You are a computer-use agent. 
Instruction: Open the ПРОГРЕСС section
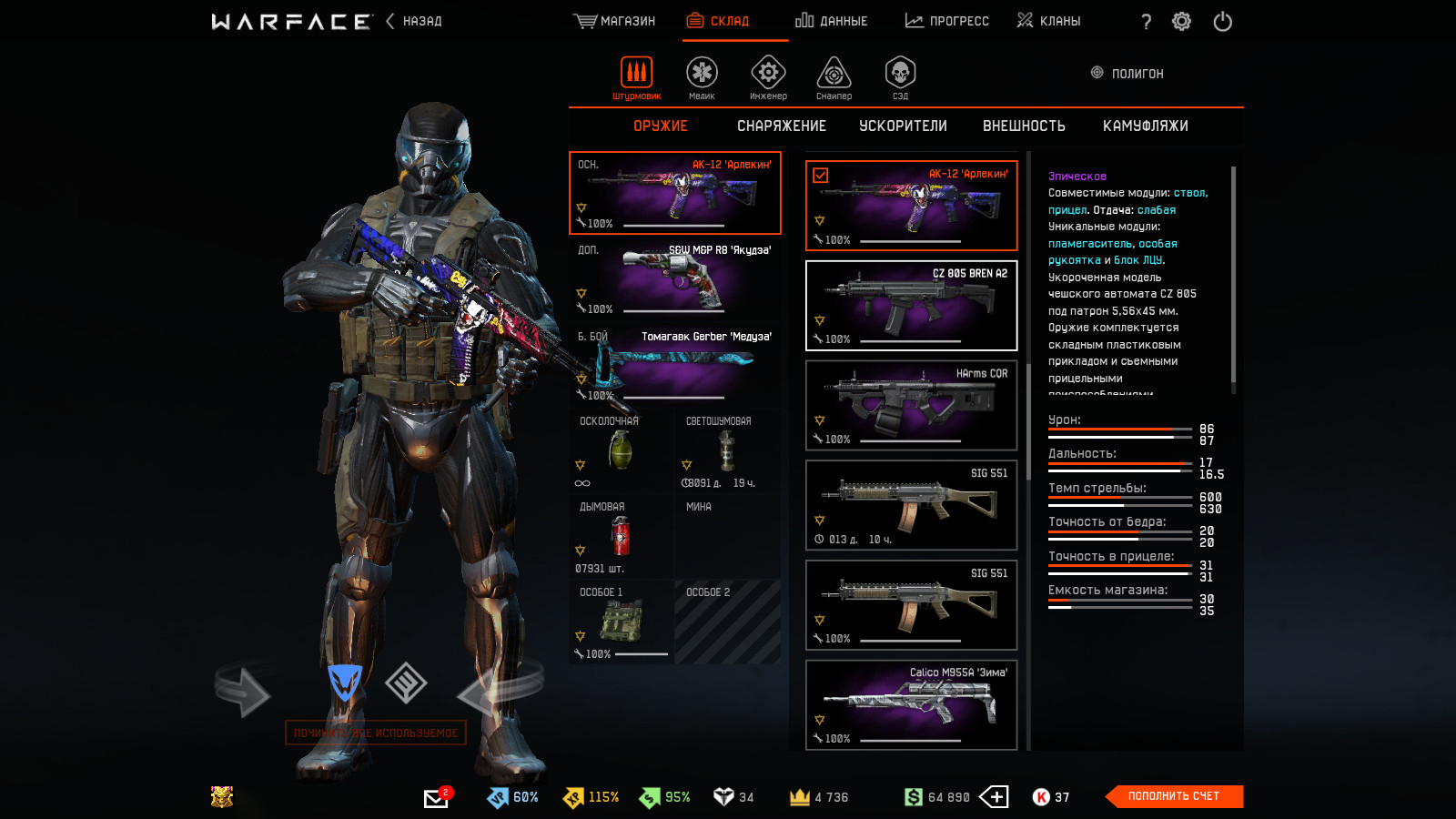[x=946, y=21]
